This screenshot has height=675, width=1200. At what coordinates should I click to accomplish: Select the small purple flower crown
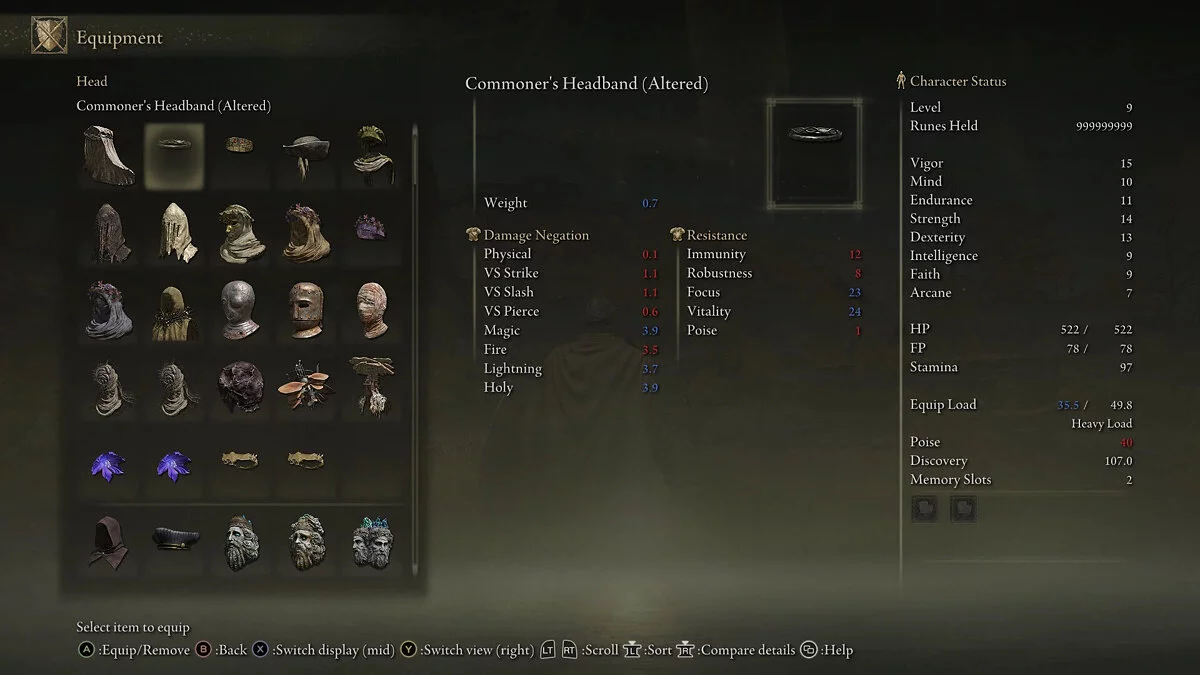[x=370, y=228]
